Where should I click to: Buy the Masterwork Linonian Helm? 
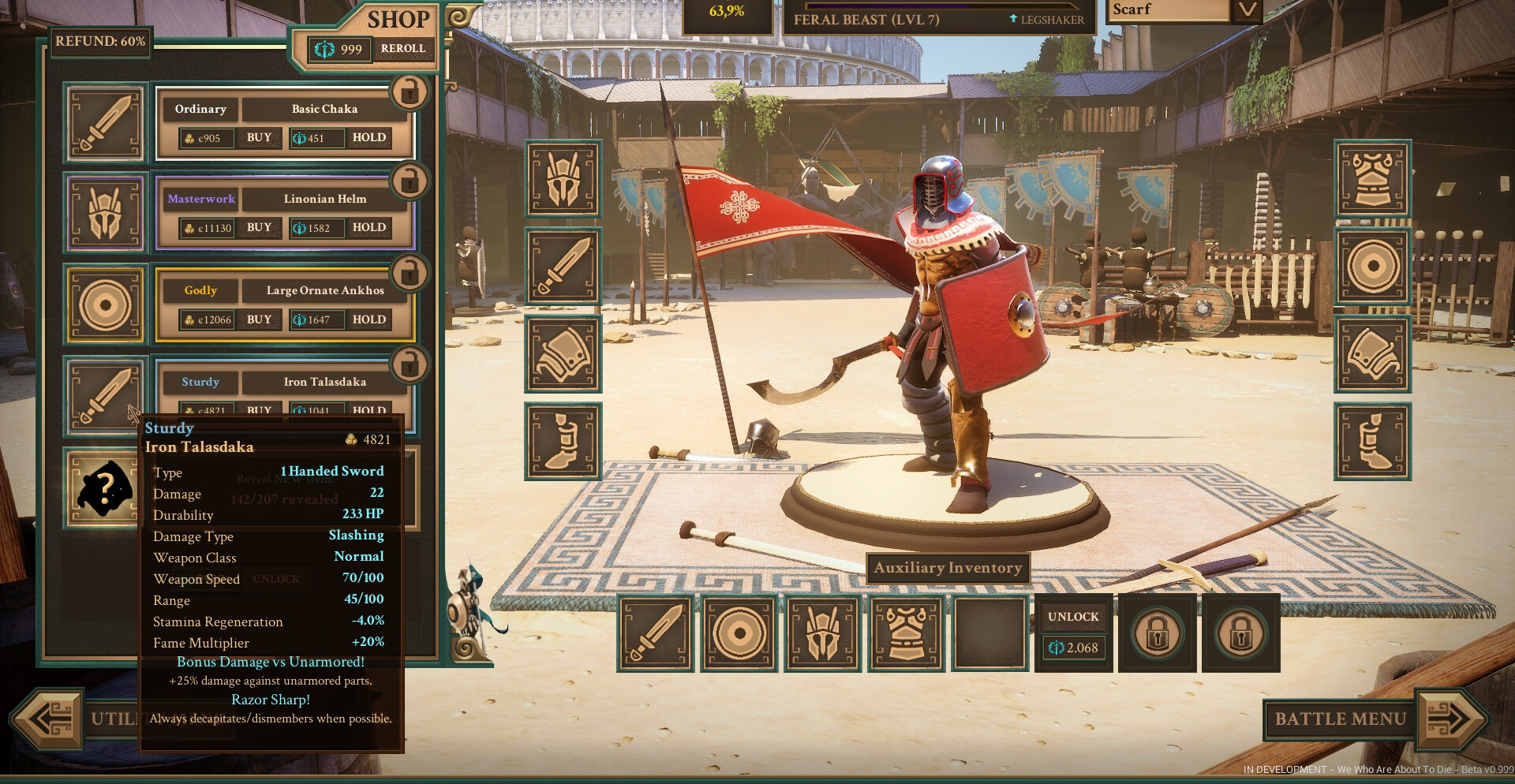(259, 228)
